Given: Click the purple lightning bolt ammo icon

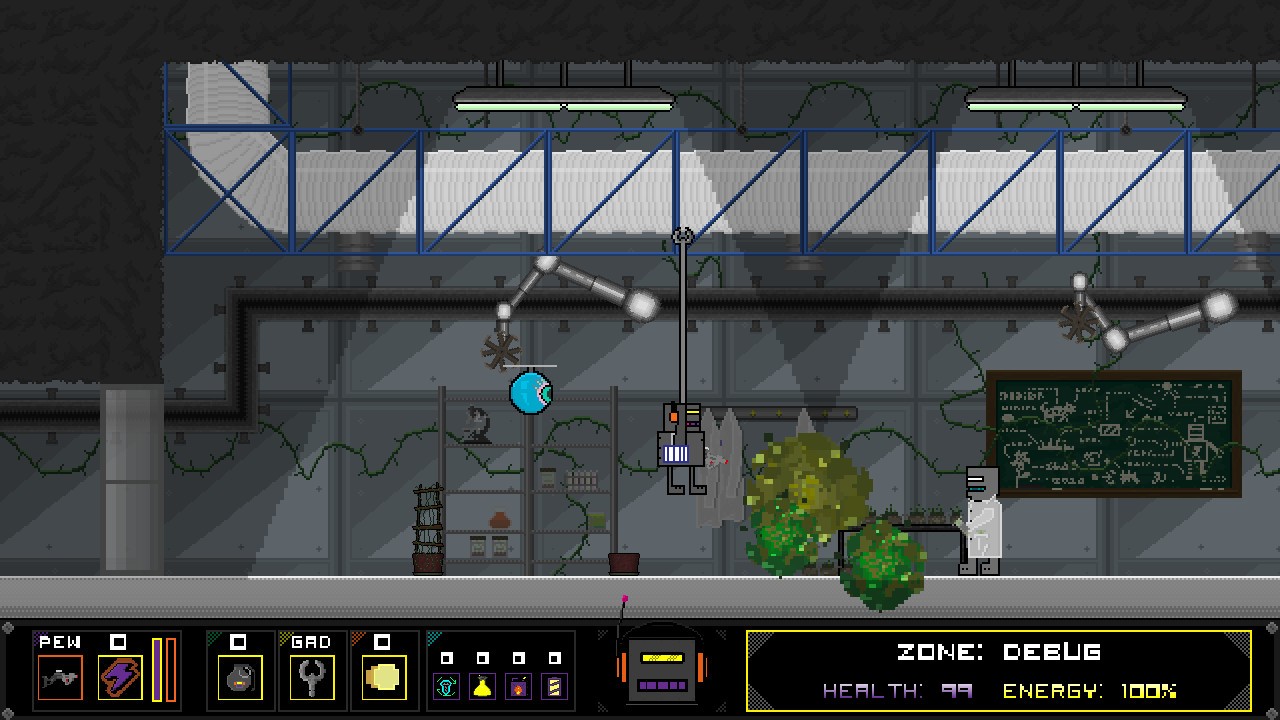Looking at the screenshot, I should tap(120, 678).
